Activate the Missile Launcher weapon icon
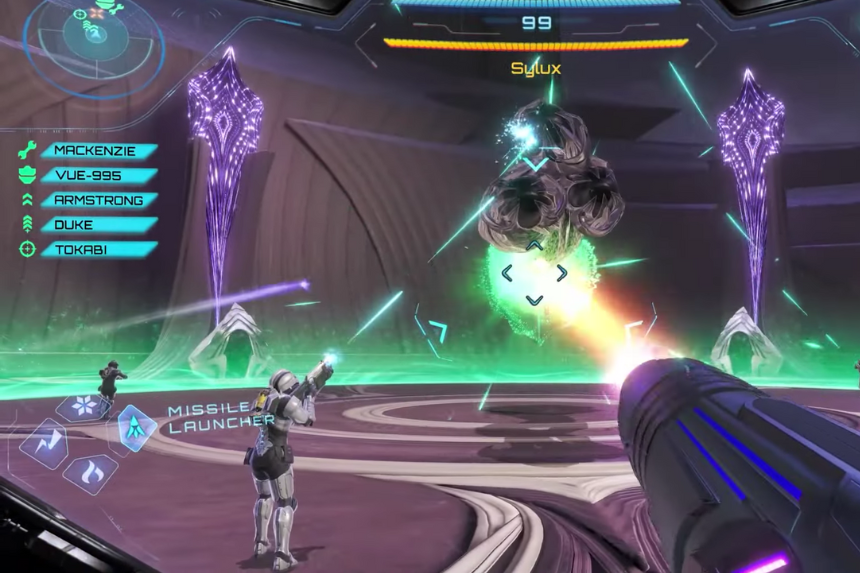Screen dimensions: 860x573 [x=136, y=428]
